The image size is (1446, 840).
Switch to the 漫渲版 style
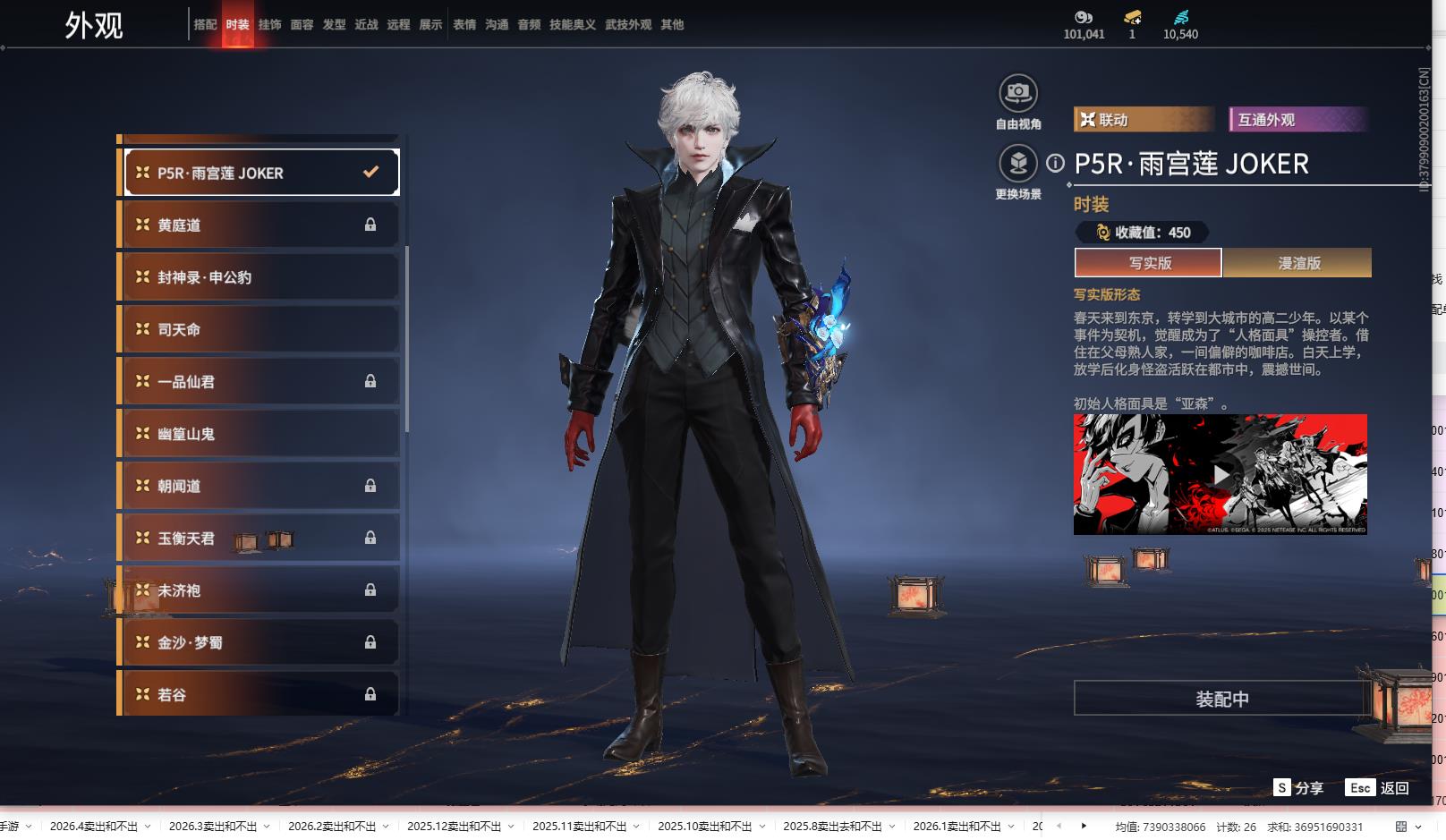1297,263
